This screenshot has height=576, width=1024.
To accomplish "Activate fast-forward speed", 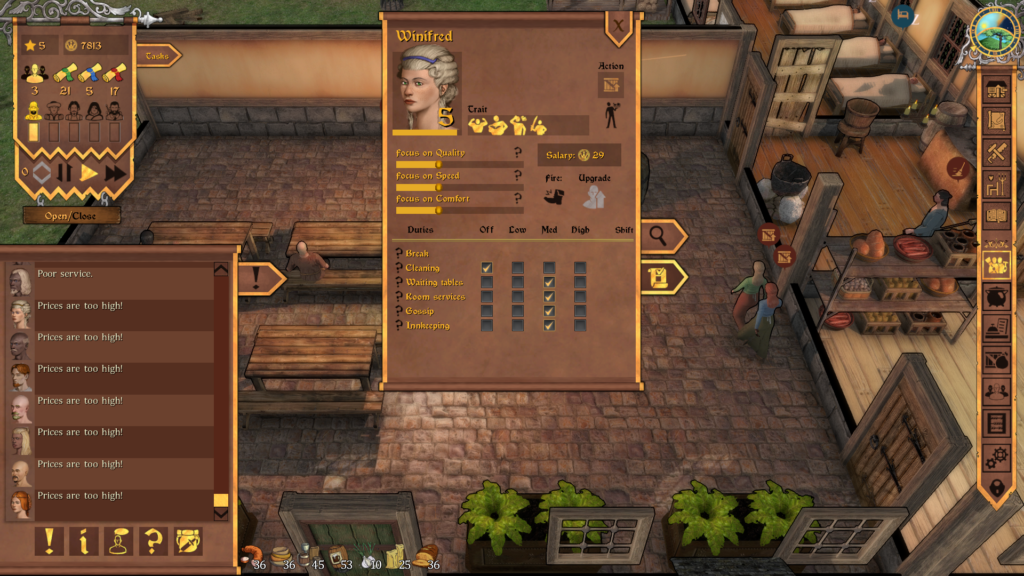I will coord(115,173).
